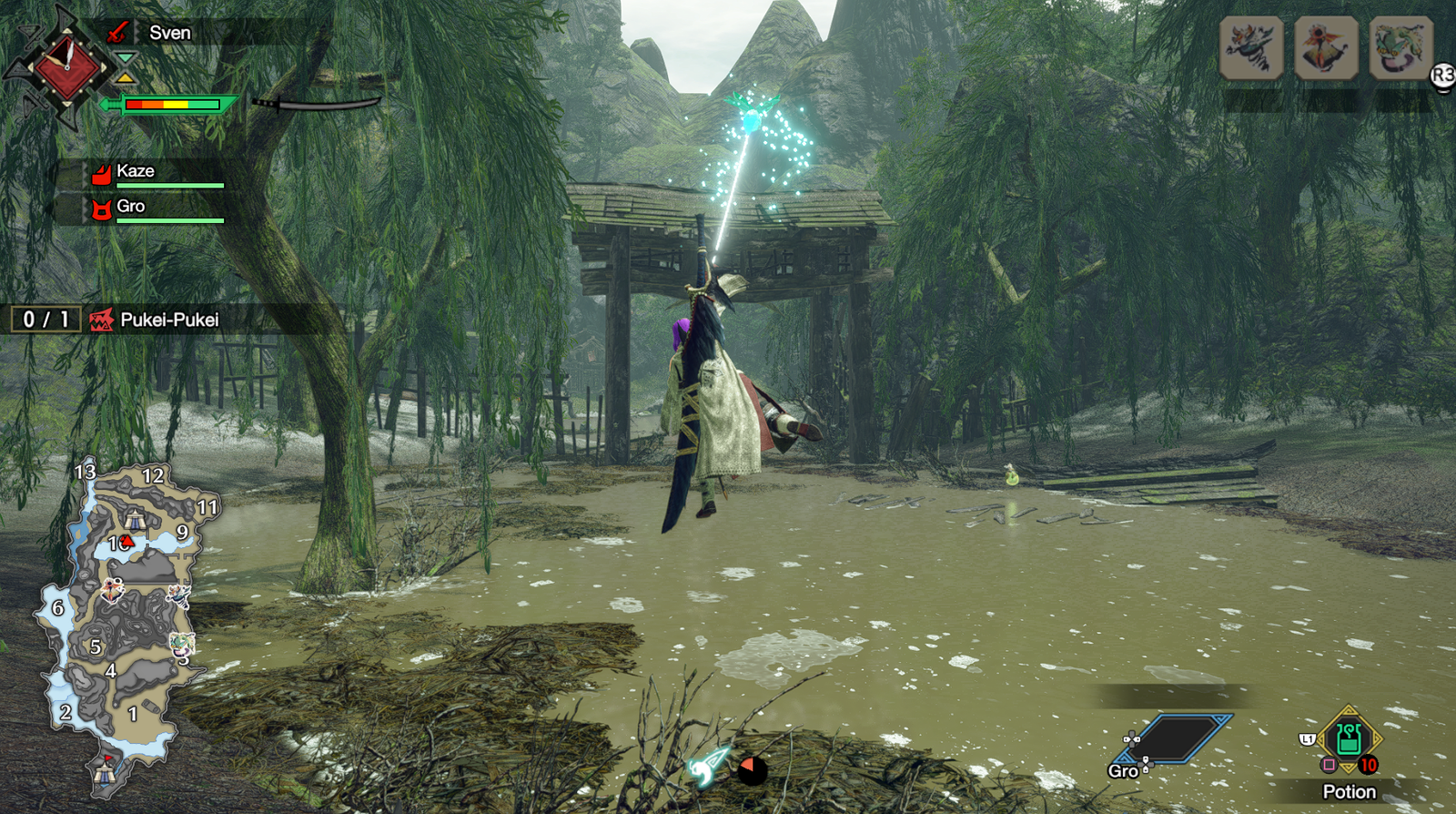Click area 12 on the minimap
Image resolution: width=1456 pixels, height=814 pixels.
[153, 476]
